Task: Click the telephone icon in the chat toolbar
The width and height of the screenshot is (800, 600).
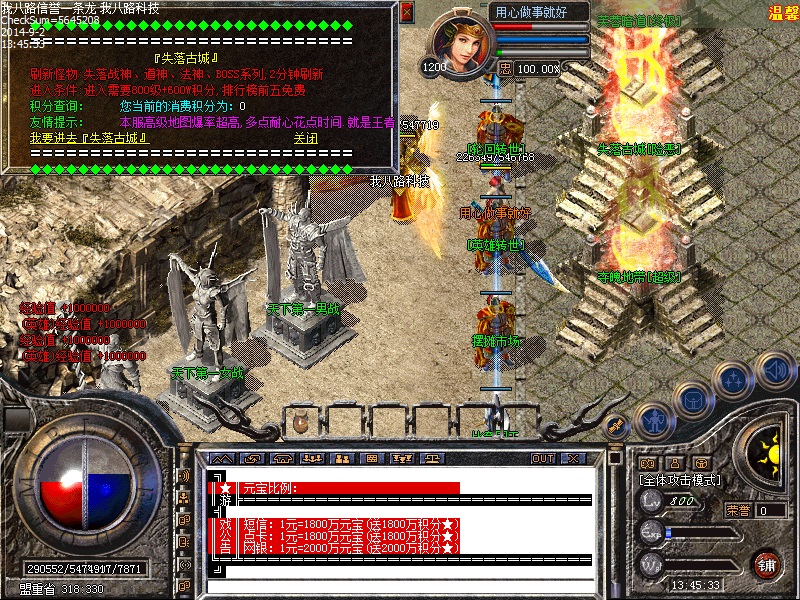Action: point(283,458)
